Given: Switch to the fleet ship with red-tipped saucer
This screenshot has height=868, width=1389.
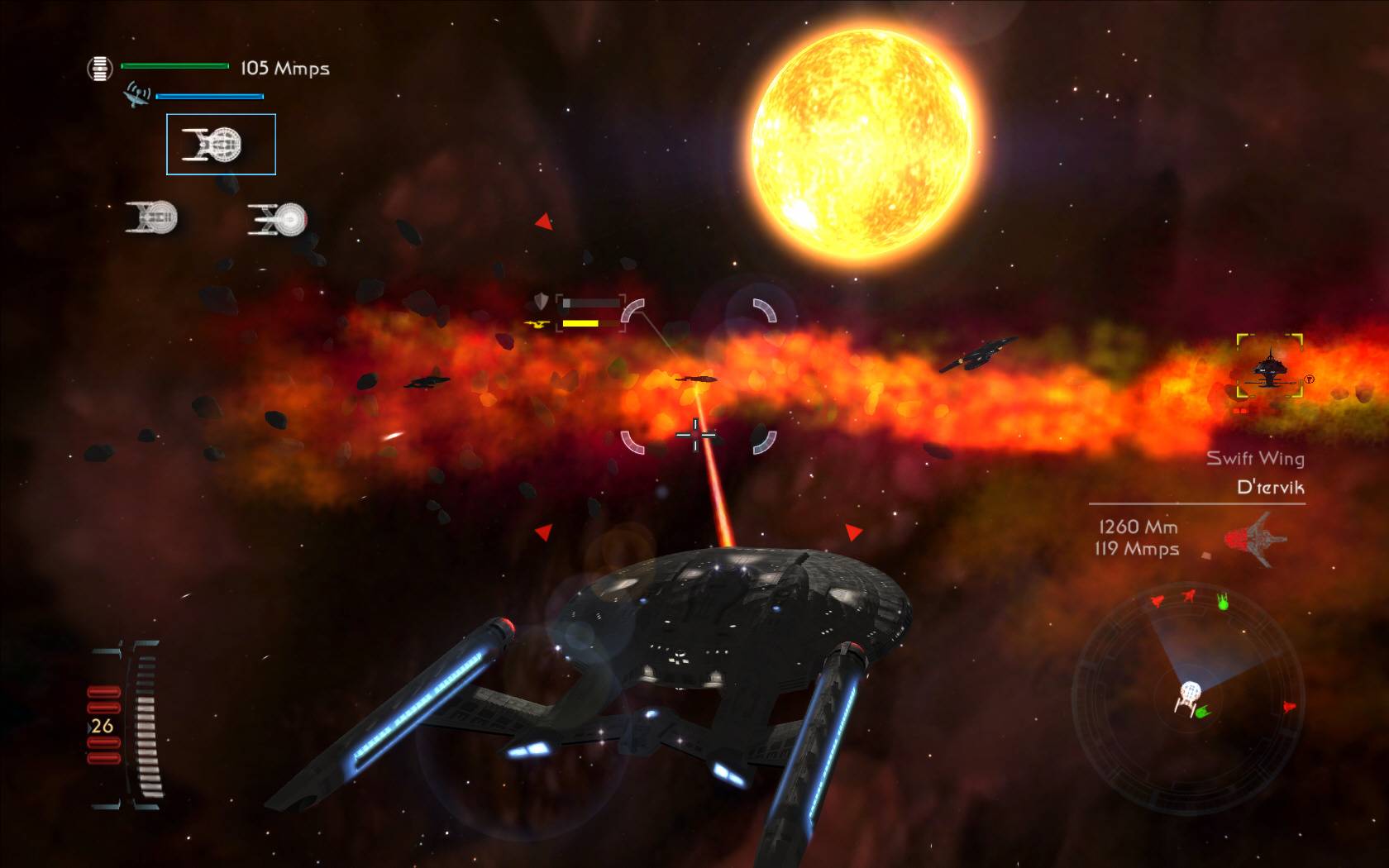Looking at the screenshot, I should click(x=278, y=219).
